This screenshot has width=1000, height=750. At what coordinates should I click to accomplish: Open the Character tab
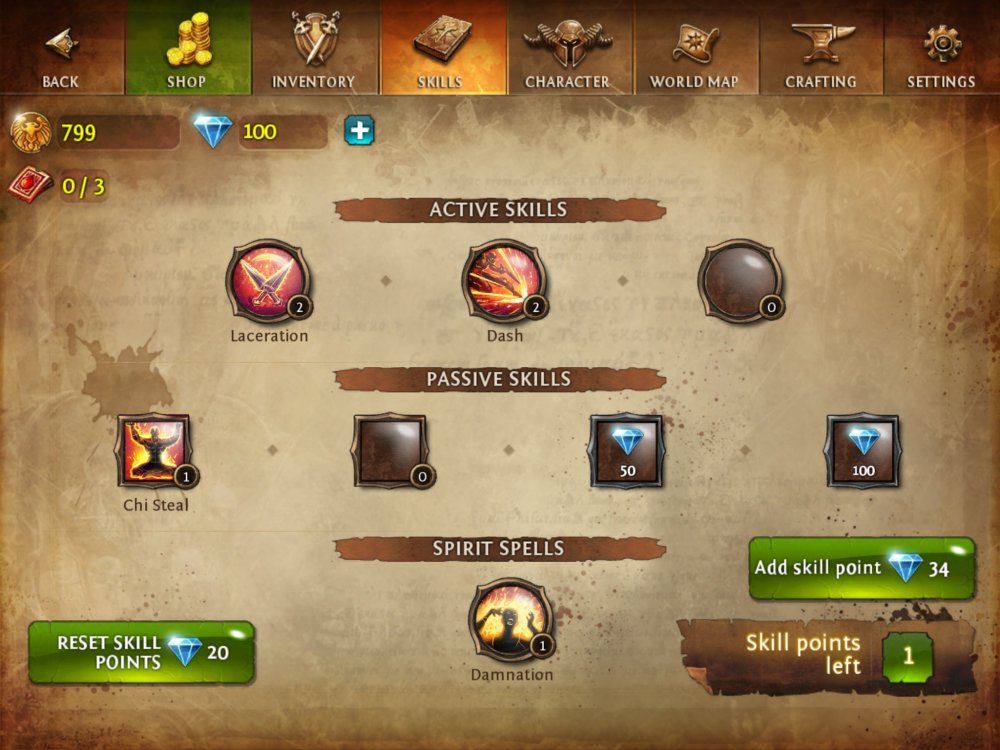click(568, 48)
